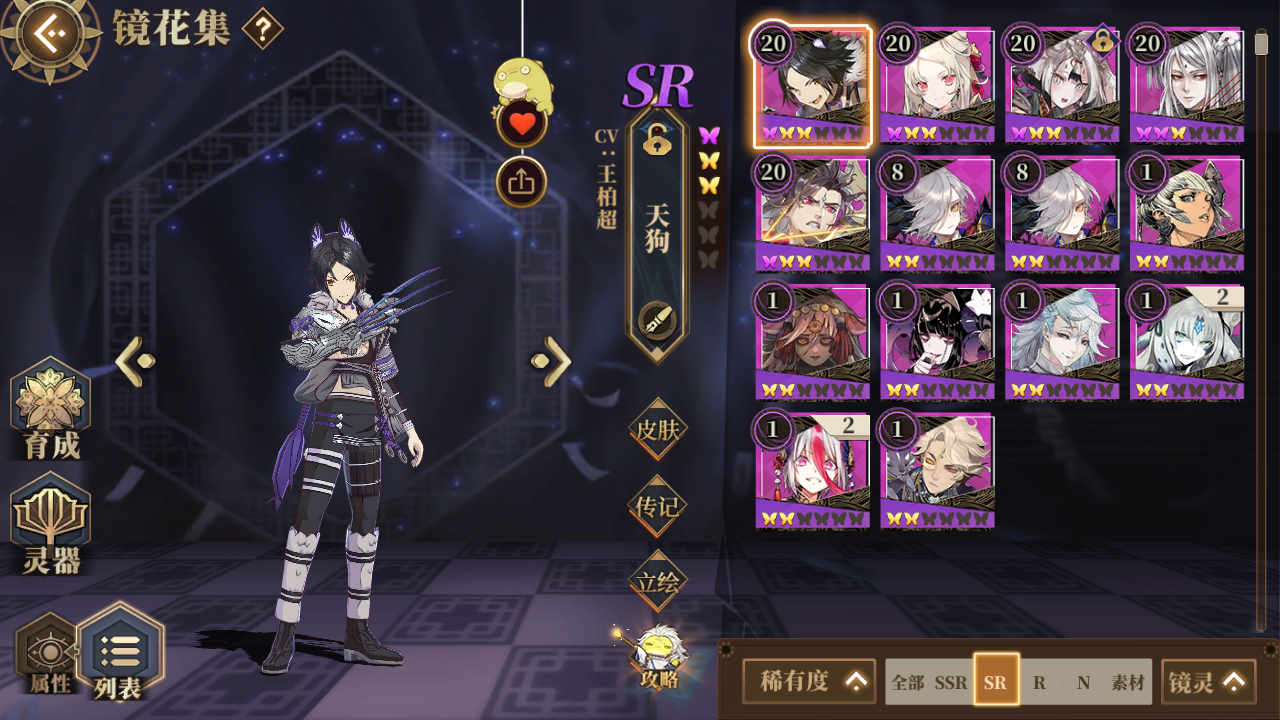1280x720 pixels.
Task: Toggle the padlock above the name 天狗
Action: (x=657, y=142)
